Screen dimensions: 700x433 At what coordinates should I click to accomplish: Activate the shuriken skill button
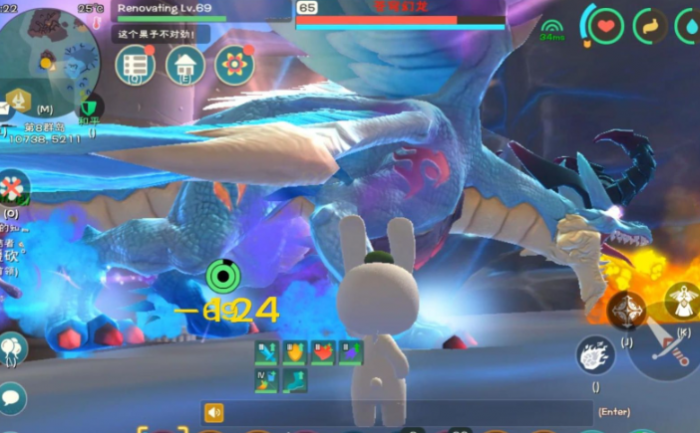pyautogui.click(x=627, y=311)
